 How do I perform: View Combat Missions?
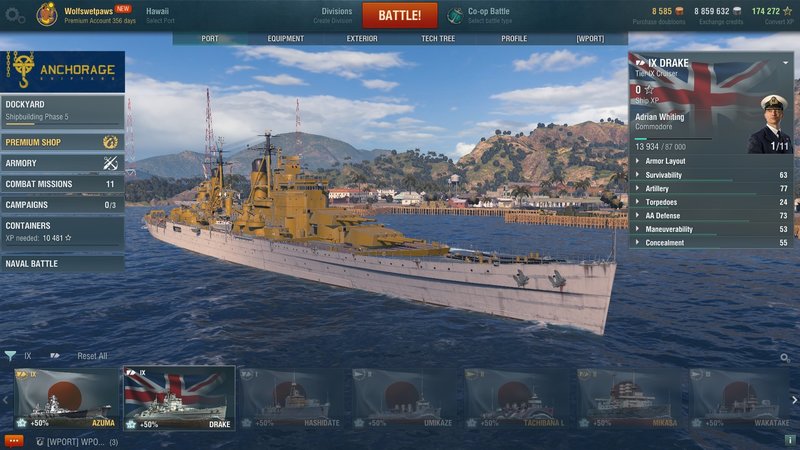(62, 184)
